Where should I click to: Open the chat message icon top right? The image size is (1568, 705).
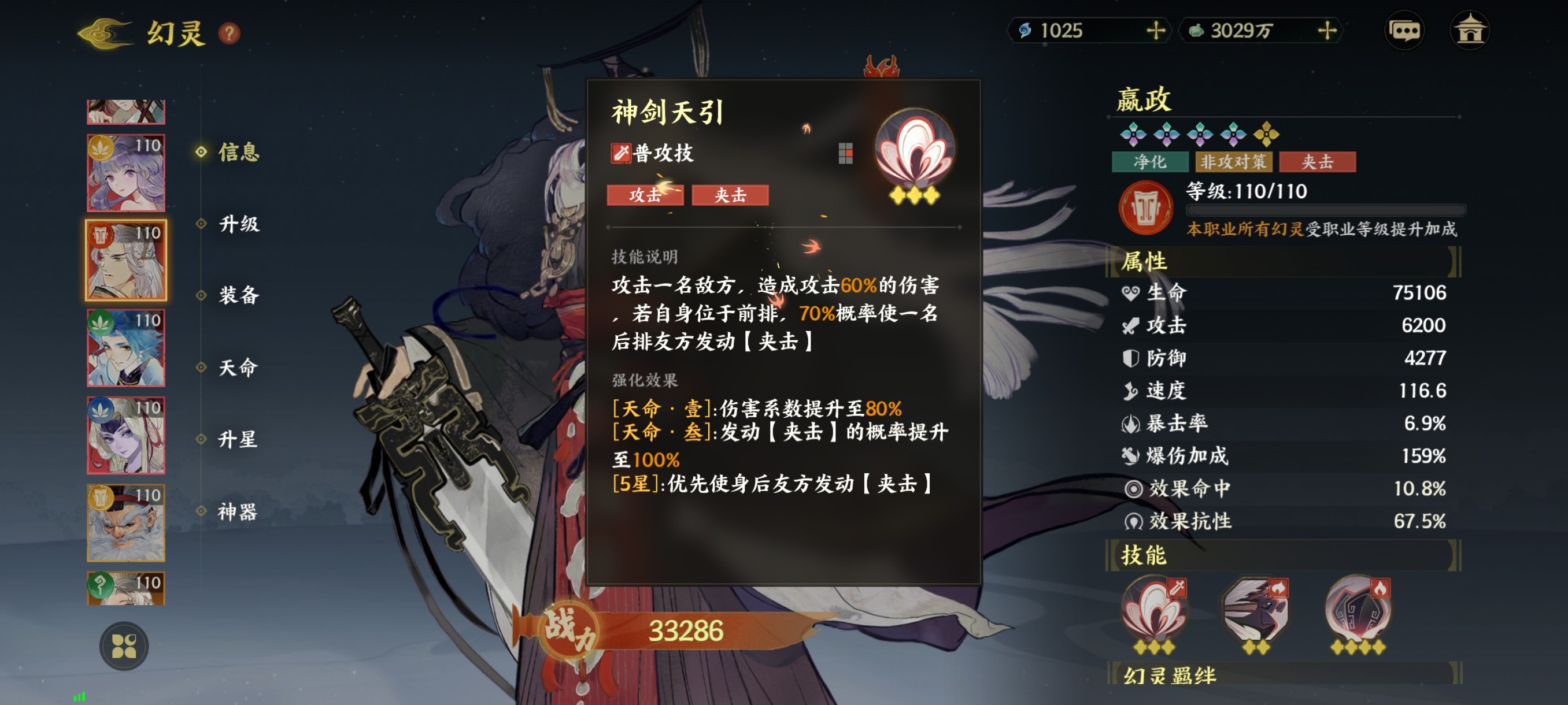click(1405, 30)
